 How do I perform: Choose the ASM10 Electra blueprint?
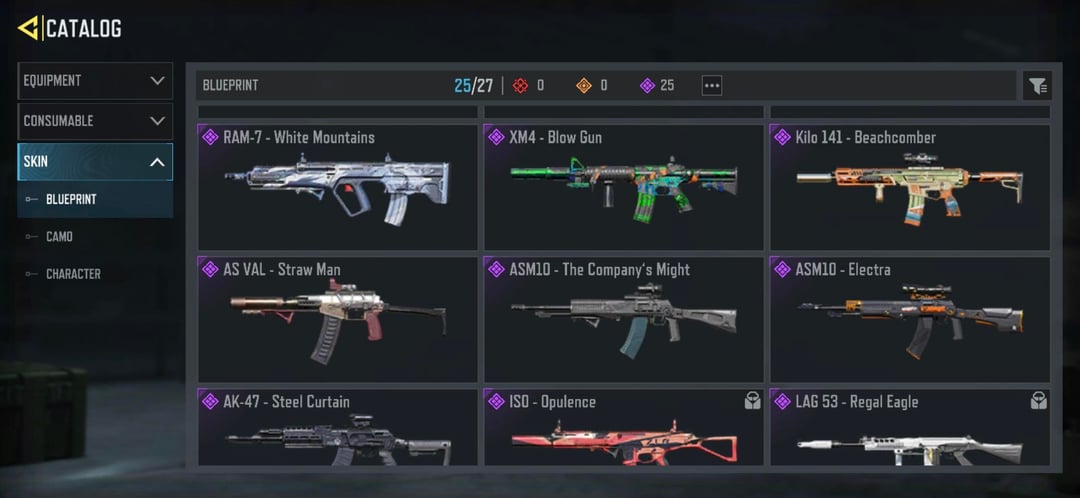(910, 319)
